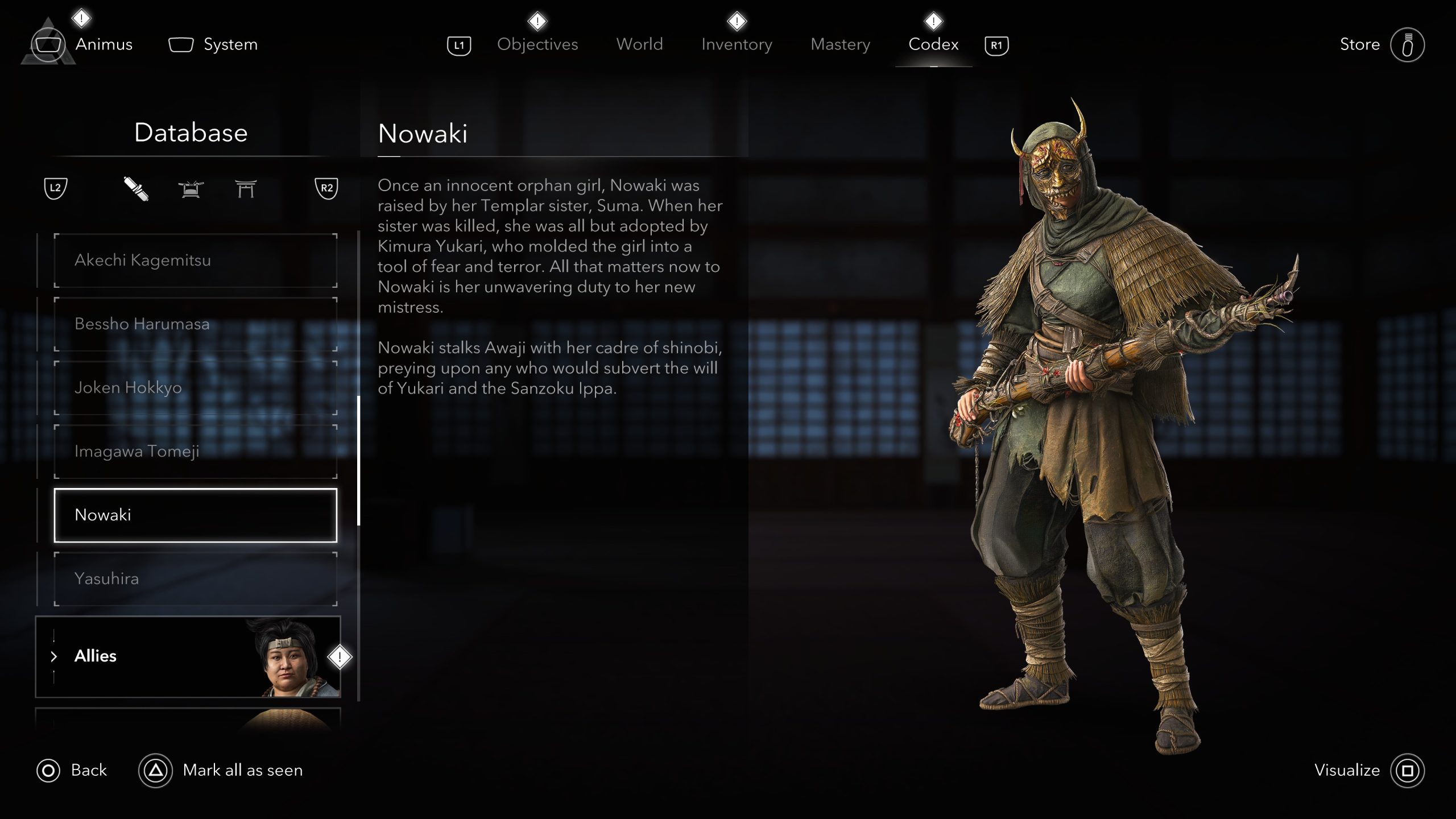Viewport: 1456px width, 819px height.
Task: Click the System controller icon
Action: point(181,44)
